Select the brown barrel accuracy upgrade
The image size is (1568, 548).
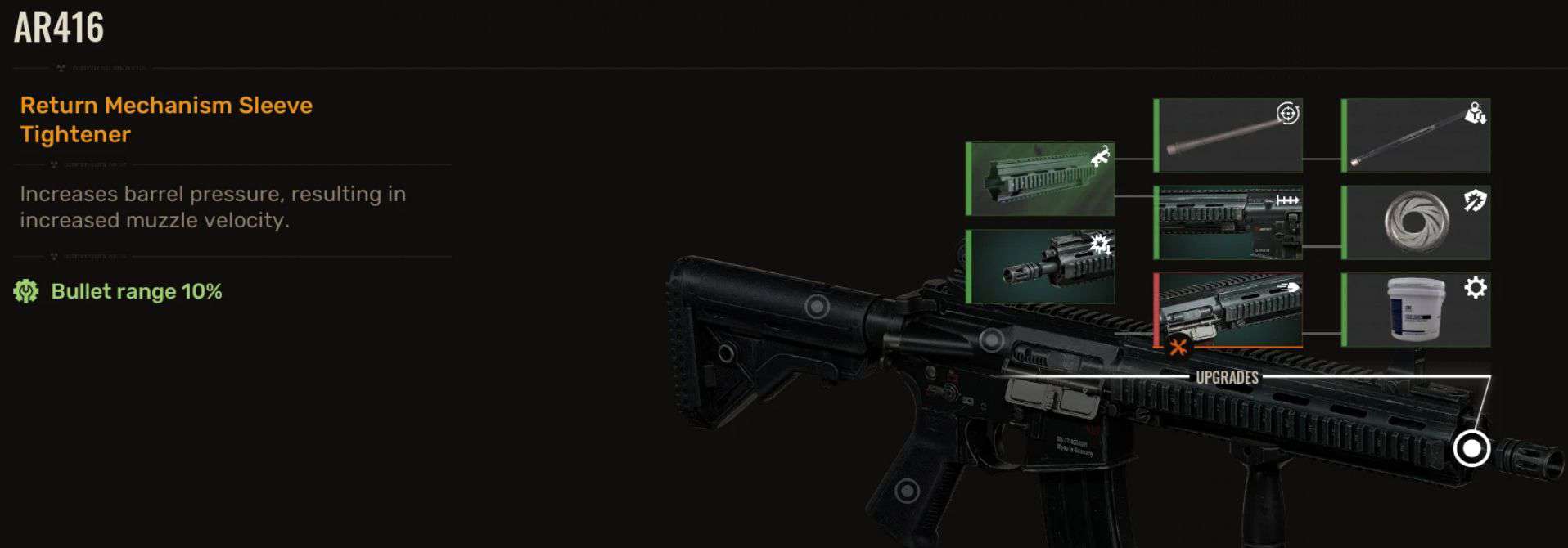tap(1228, 136)
